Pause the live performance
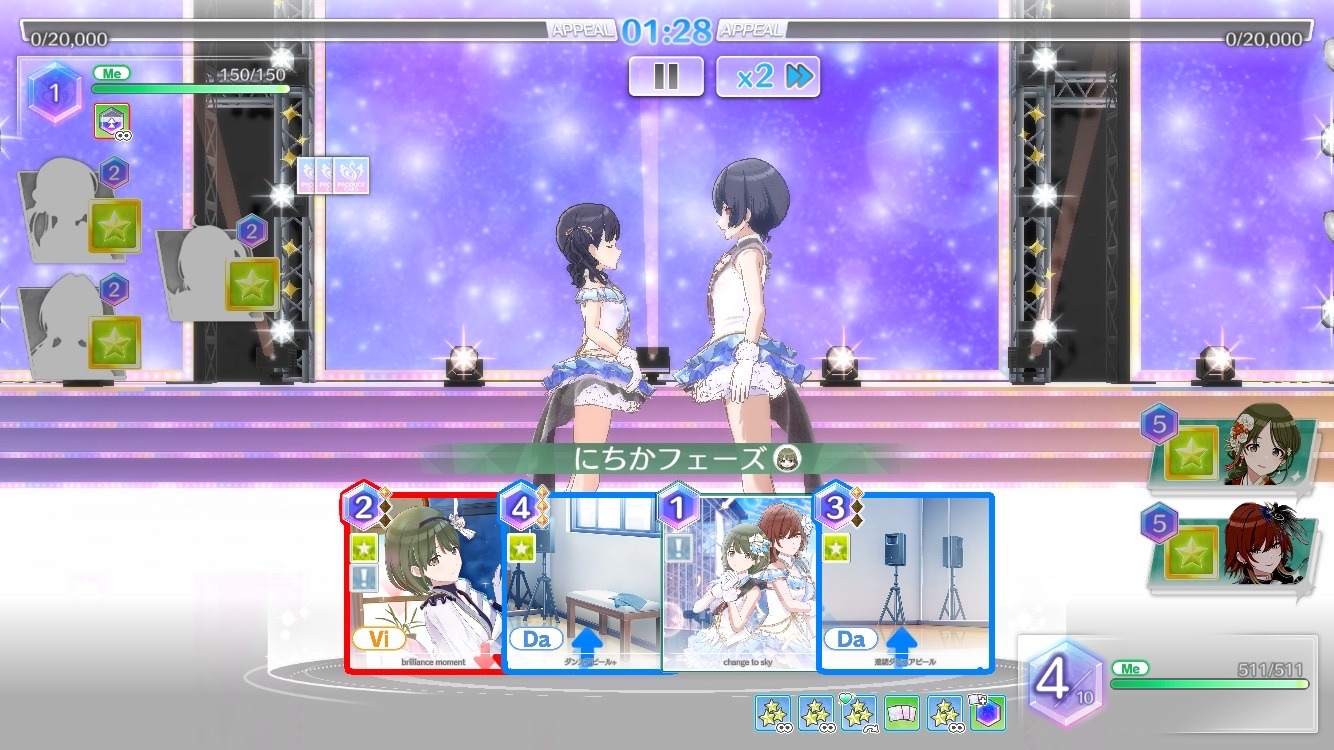This screenshot has width=1334, height=750. (666, 77)
